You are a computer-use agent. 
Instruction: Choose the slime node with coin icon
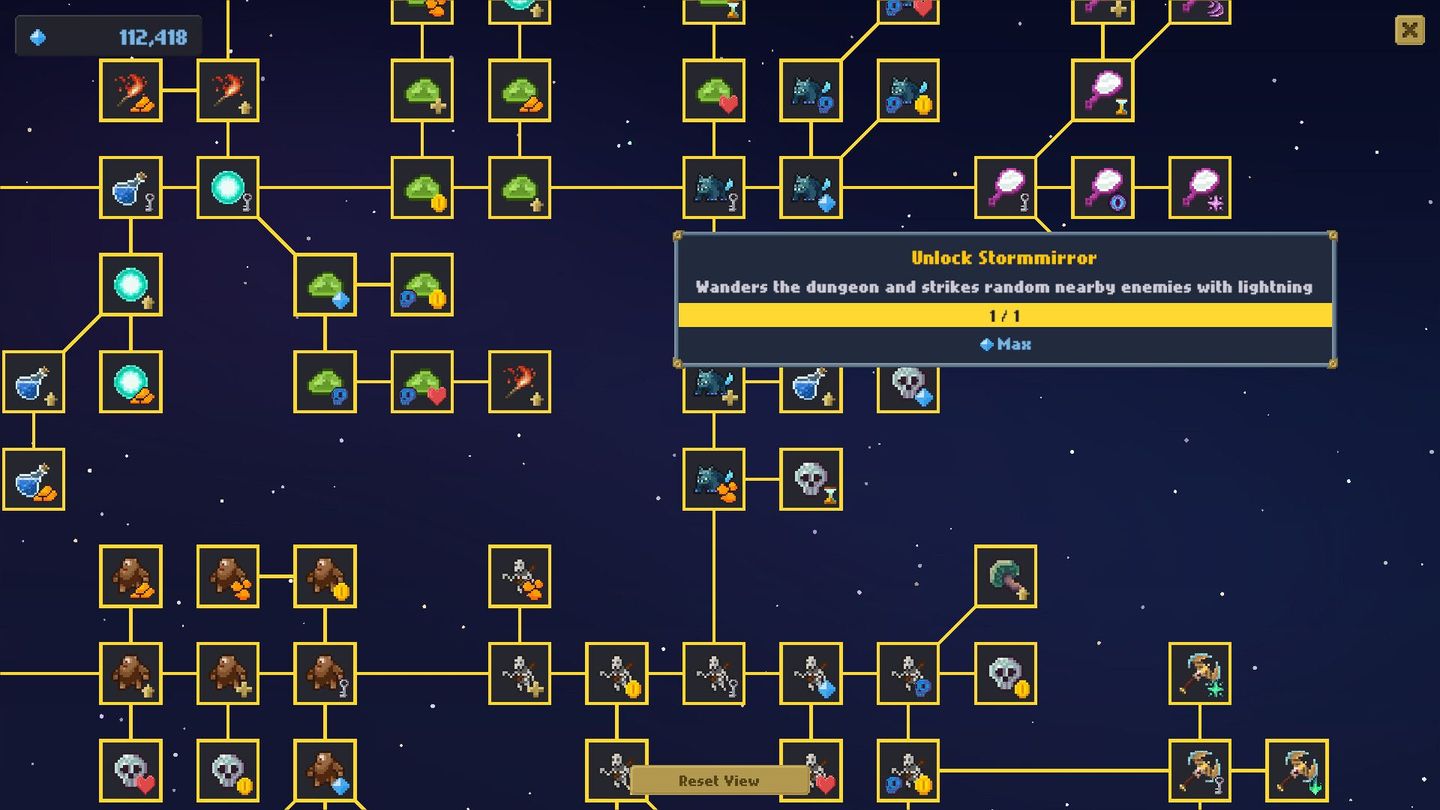click(x=421, y=188)
